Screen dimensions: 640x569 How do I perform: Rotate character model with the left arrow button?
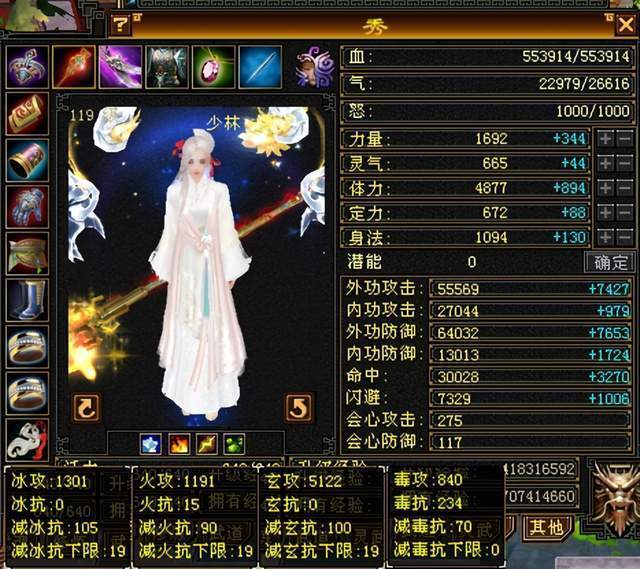[87, 407]
